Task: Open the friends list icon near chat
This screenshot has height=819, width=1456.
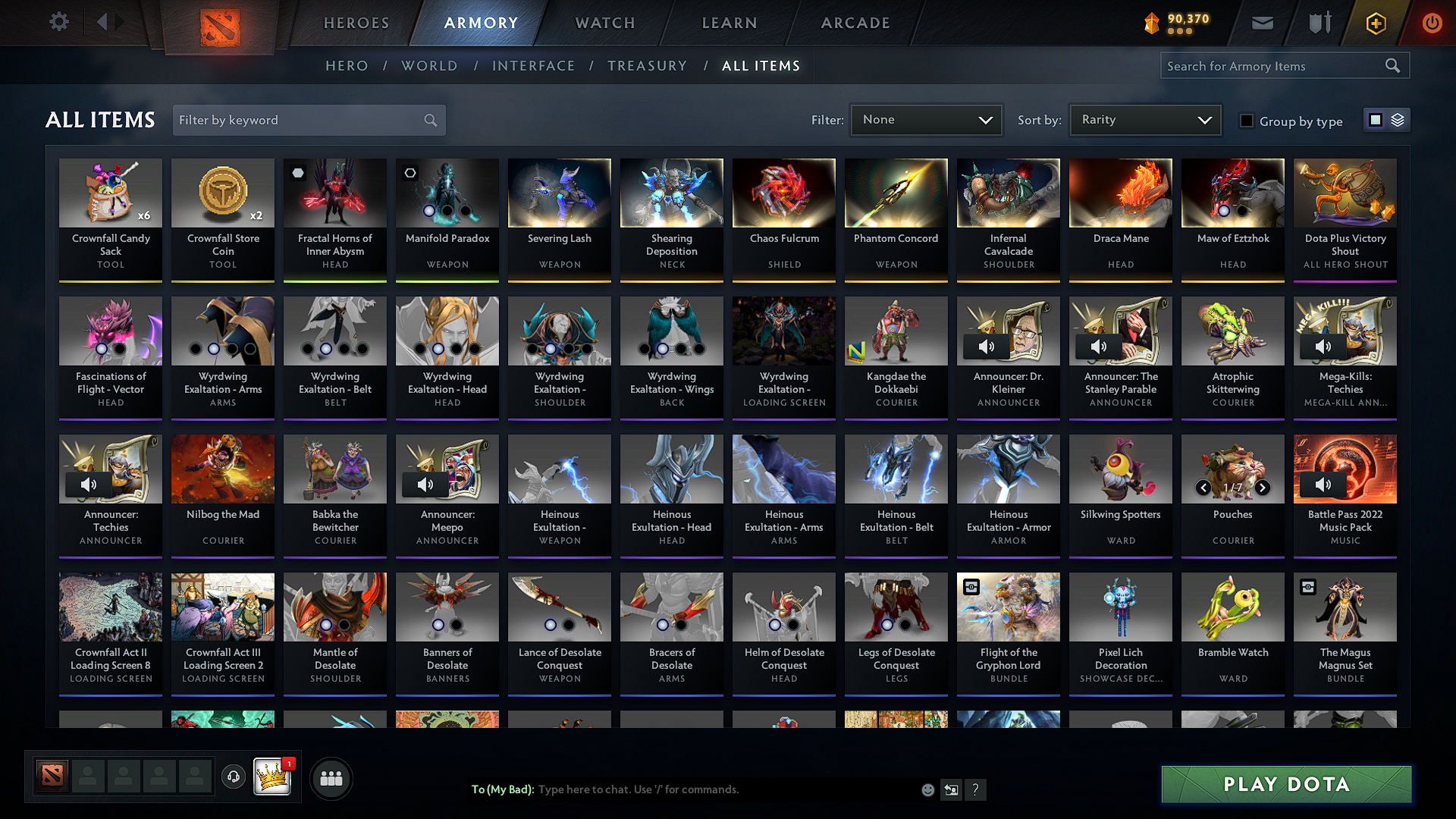Action: click(330, 778)
